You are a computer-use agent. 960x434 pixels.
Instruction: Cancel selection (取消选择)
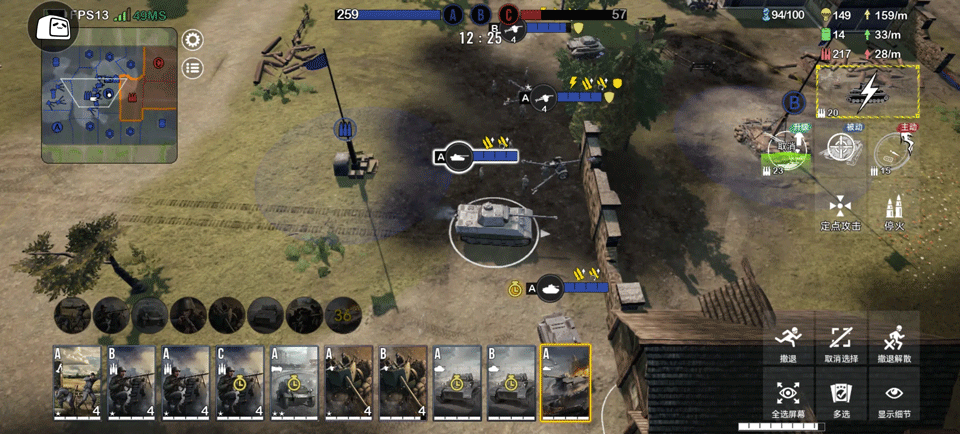842,342
